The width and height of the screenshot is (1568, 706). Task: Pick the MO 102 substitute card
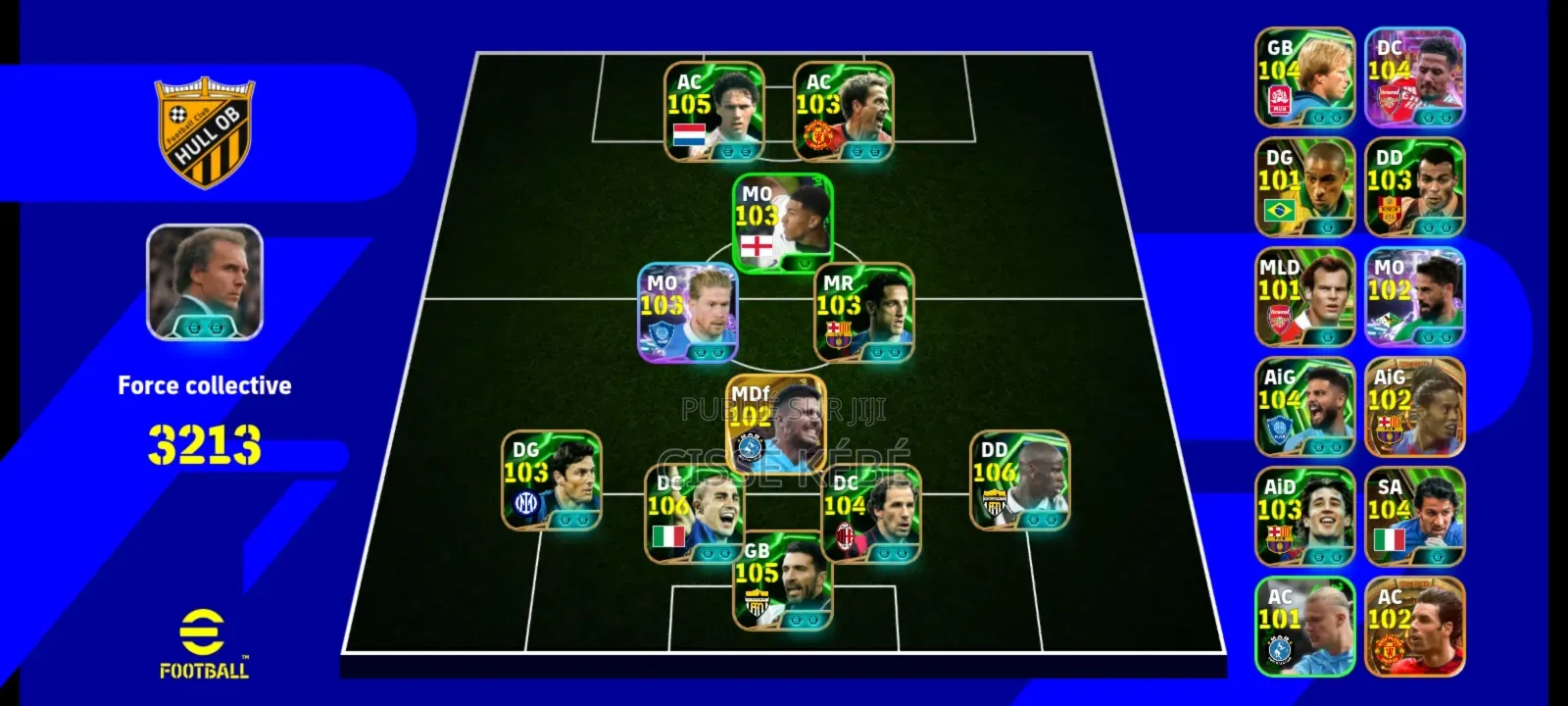(x=1414, y=296)
